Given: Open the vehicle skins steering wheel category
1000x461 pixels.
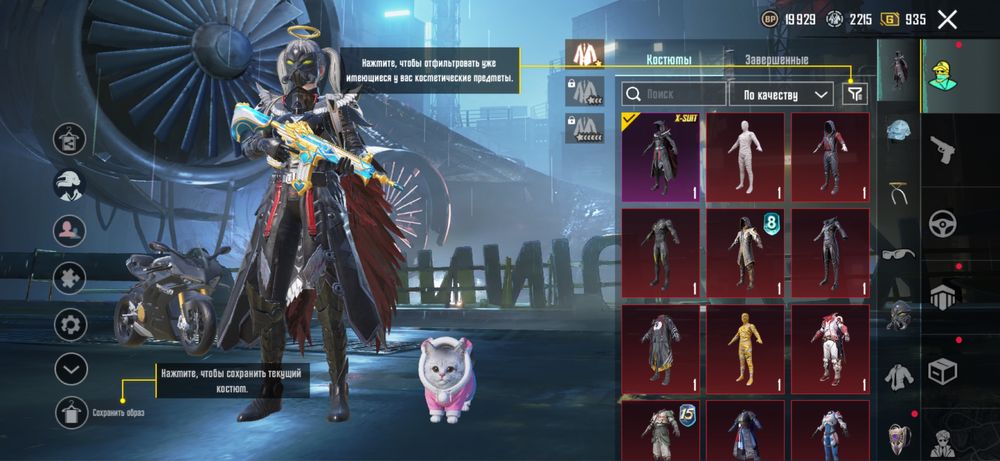Looking at the screenshot, I should coord(943,222).
